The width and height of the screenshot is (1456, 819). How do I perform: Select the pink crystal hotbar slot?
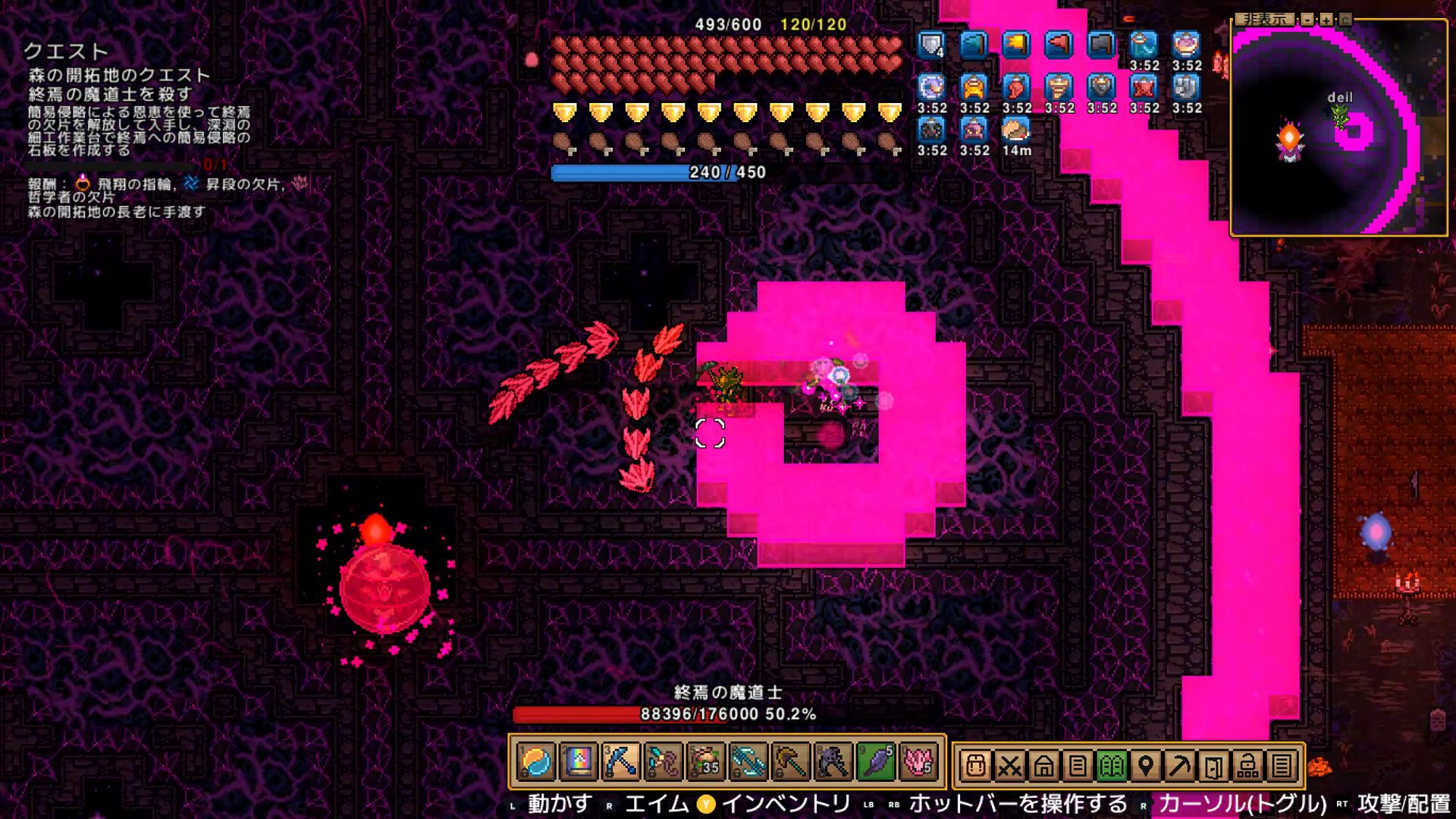[918, 762]
